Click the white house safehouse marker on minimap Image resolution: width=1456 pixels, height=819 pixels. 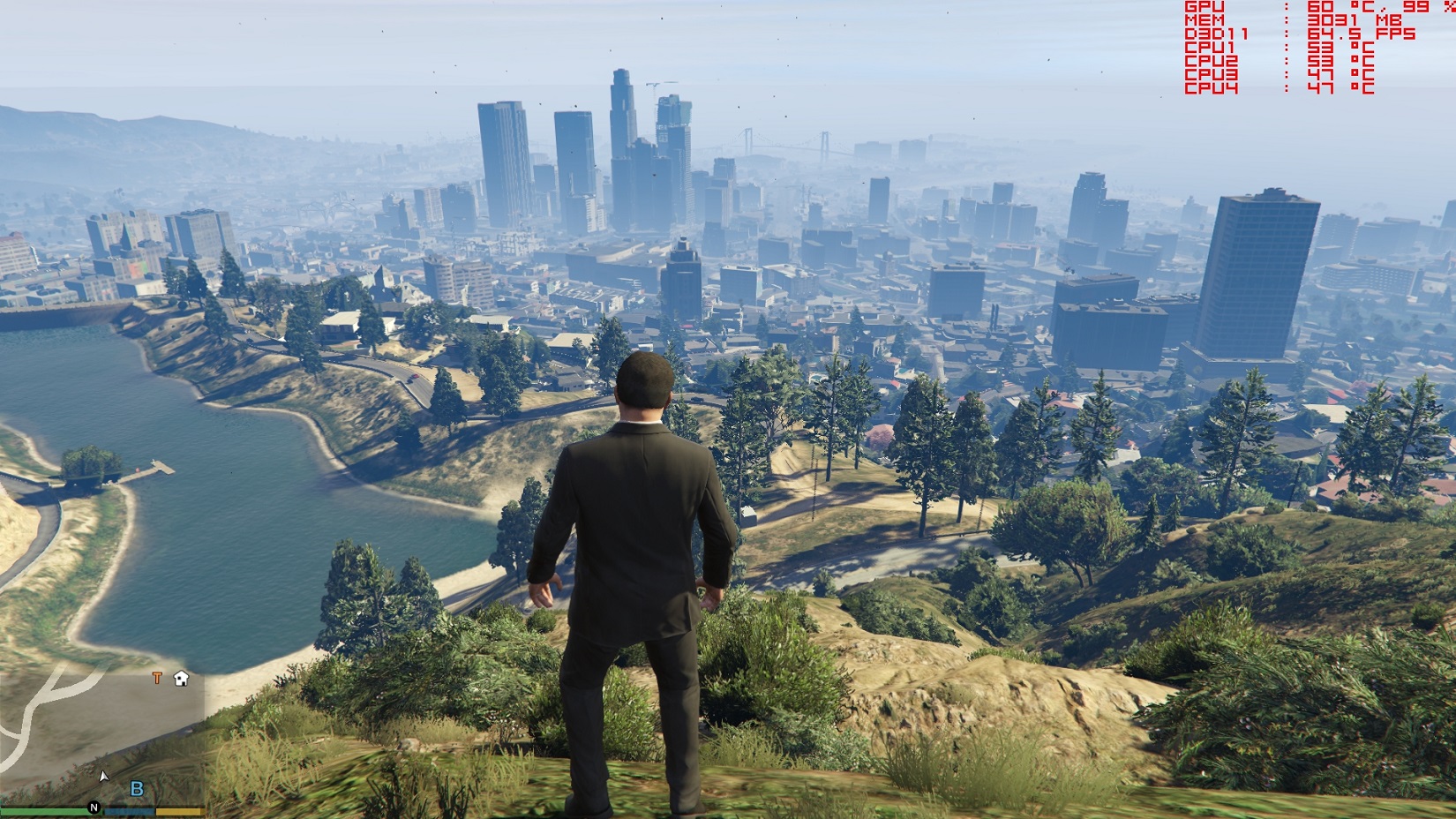pos(181,679)
